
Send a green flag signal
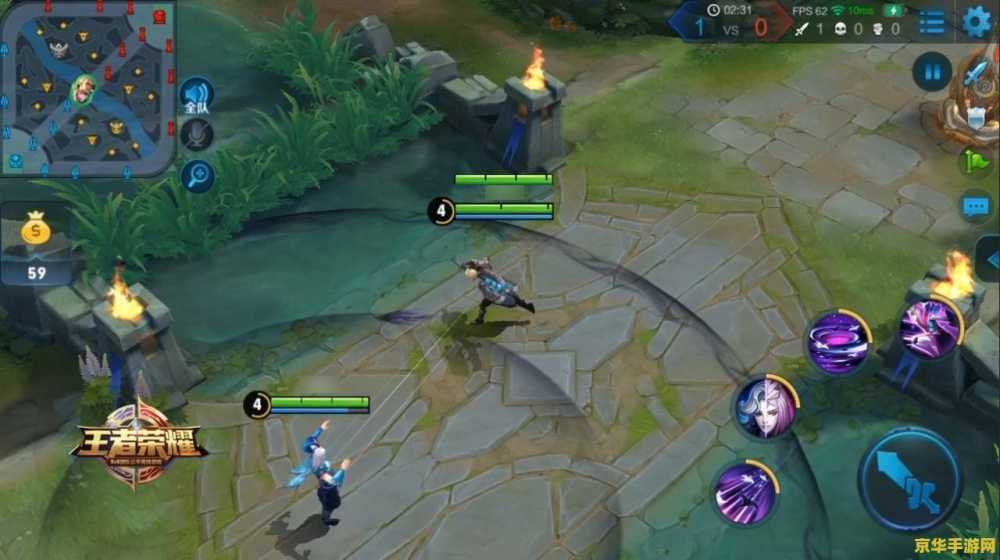click(x=975, y=160)
